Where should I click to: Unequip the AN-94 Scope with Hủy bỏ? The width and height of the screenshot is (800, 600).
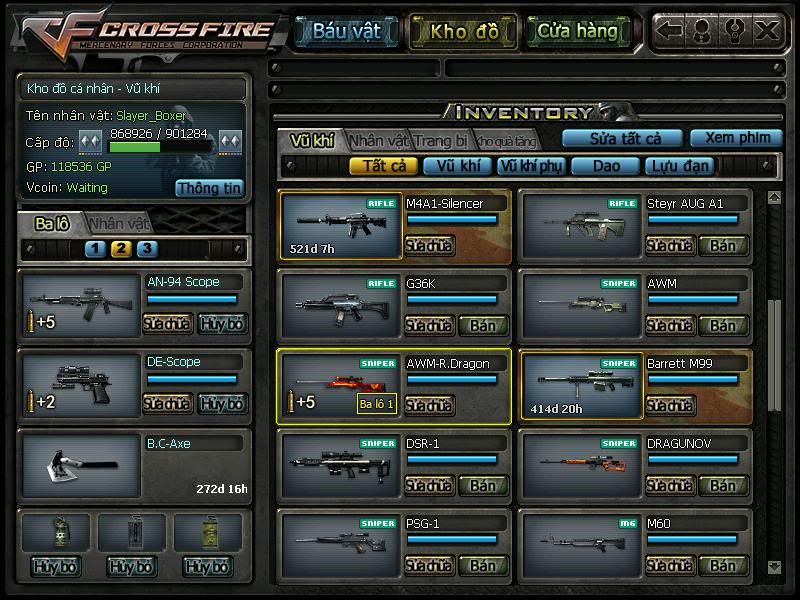(x=222, y=324)
